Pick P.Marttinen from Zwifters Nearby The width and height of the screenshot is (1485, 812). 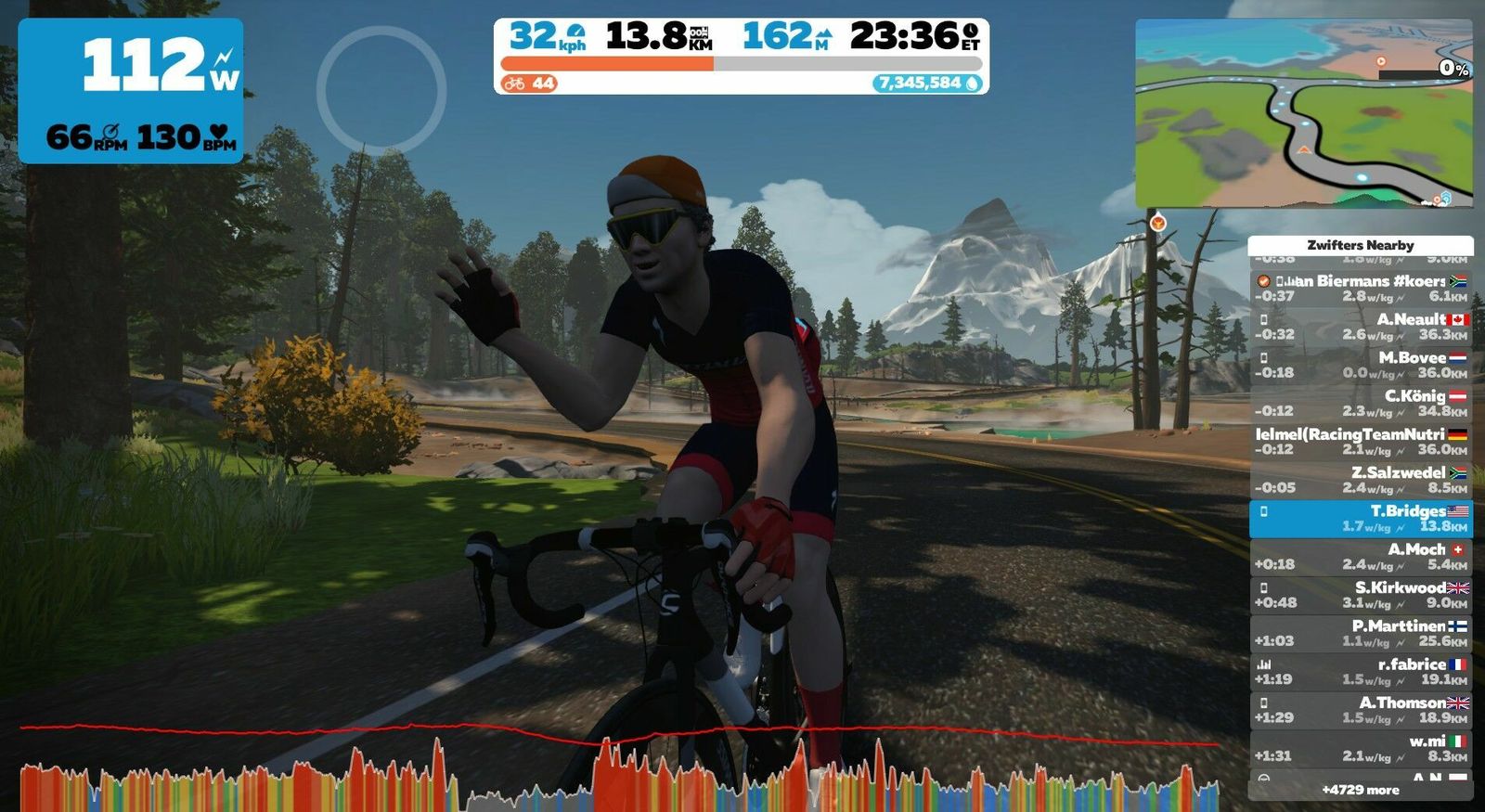pos(1361,633)
